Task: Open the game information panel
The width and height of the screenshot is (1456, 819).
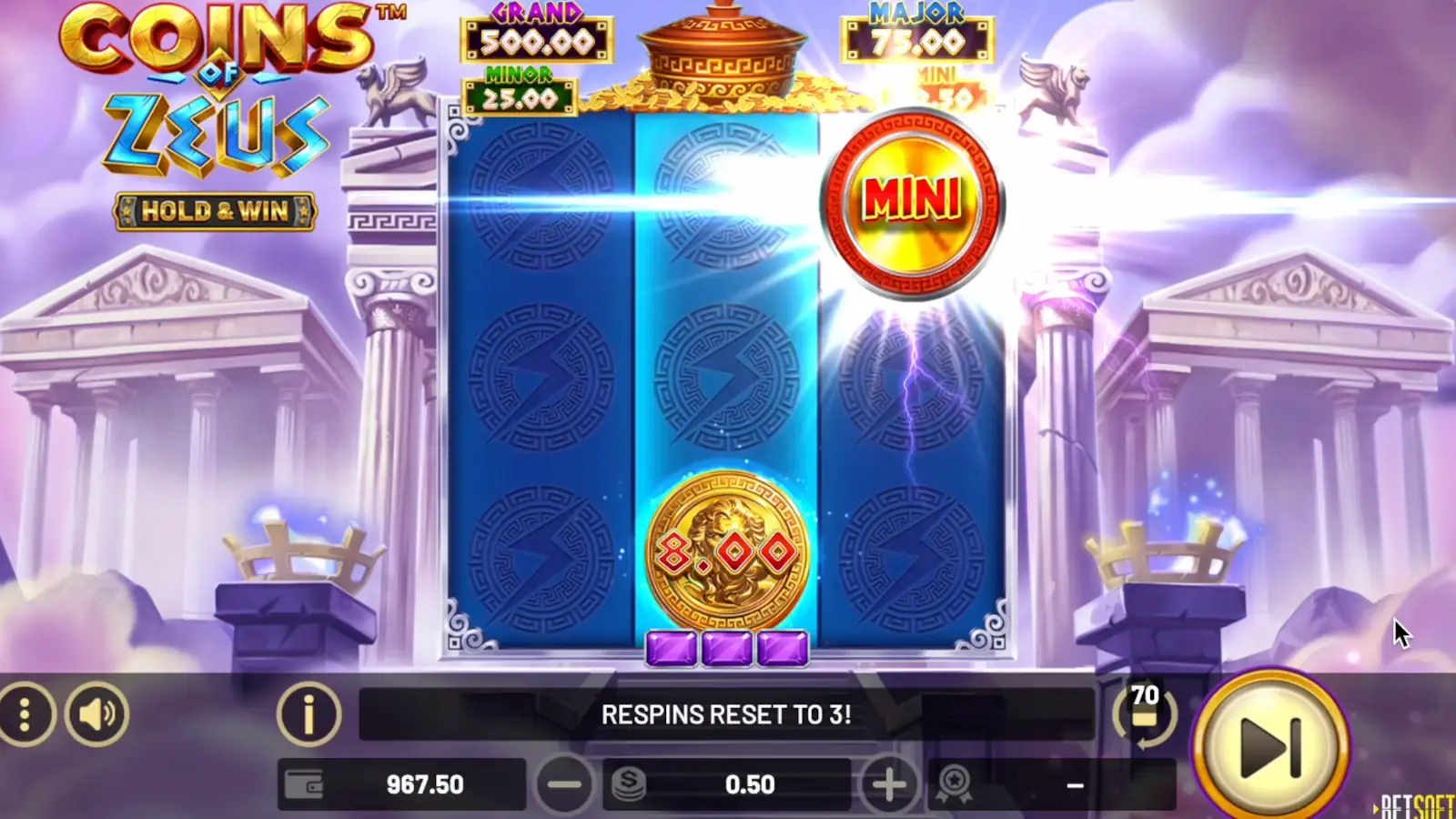Action: click(x=309, y=714)
